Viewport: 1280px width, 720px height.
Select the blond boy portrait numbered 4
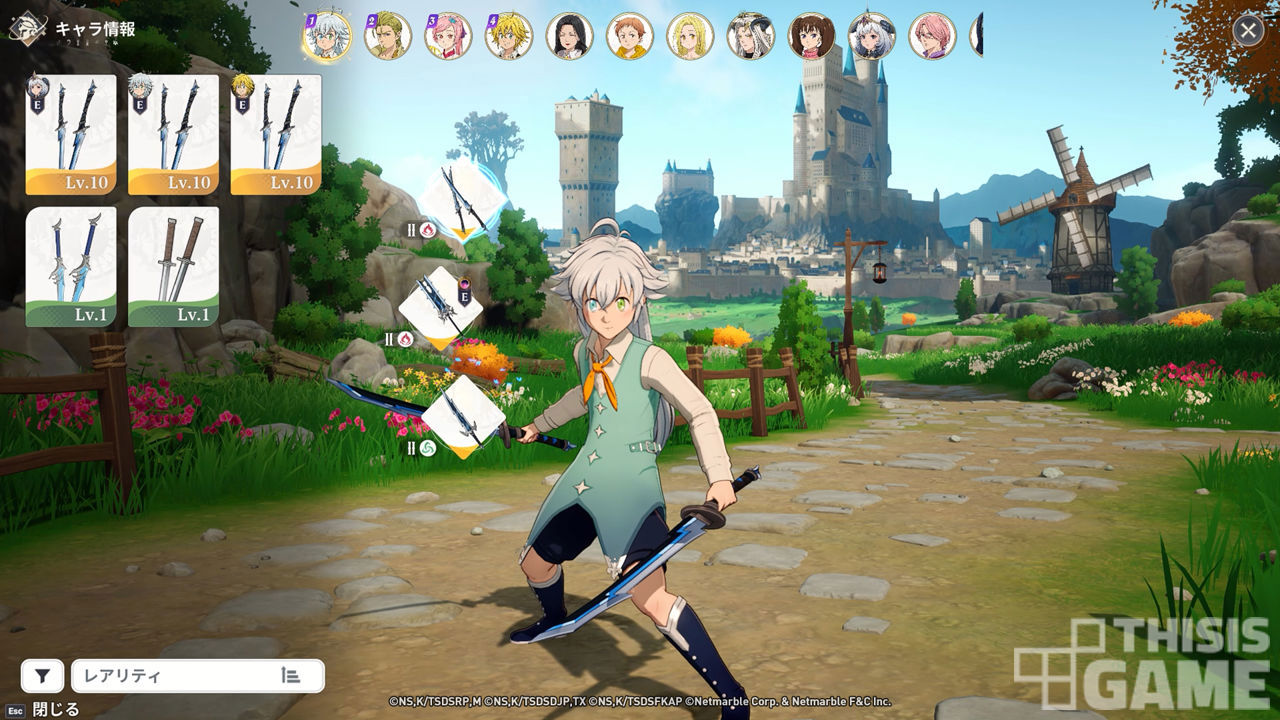509,36
